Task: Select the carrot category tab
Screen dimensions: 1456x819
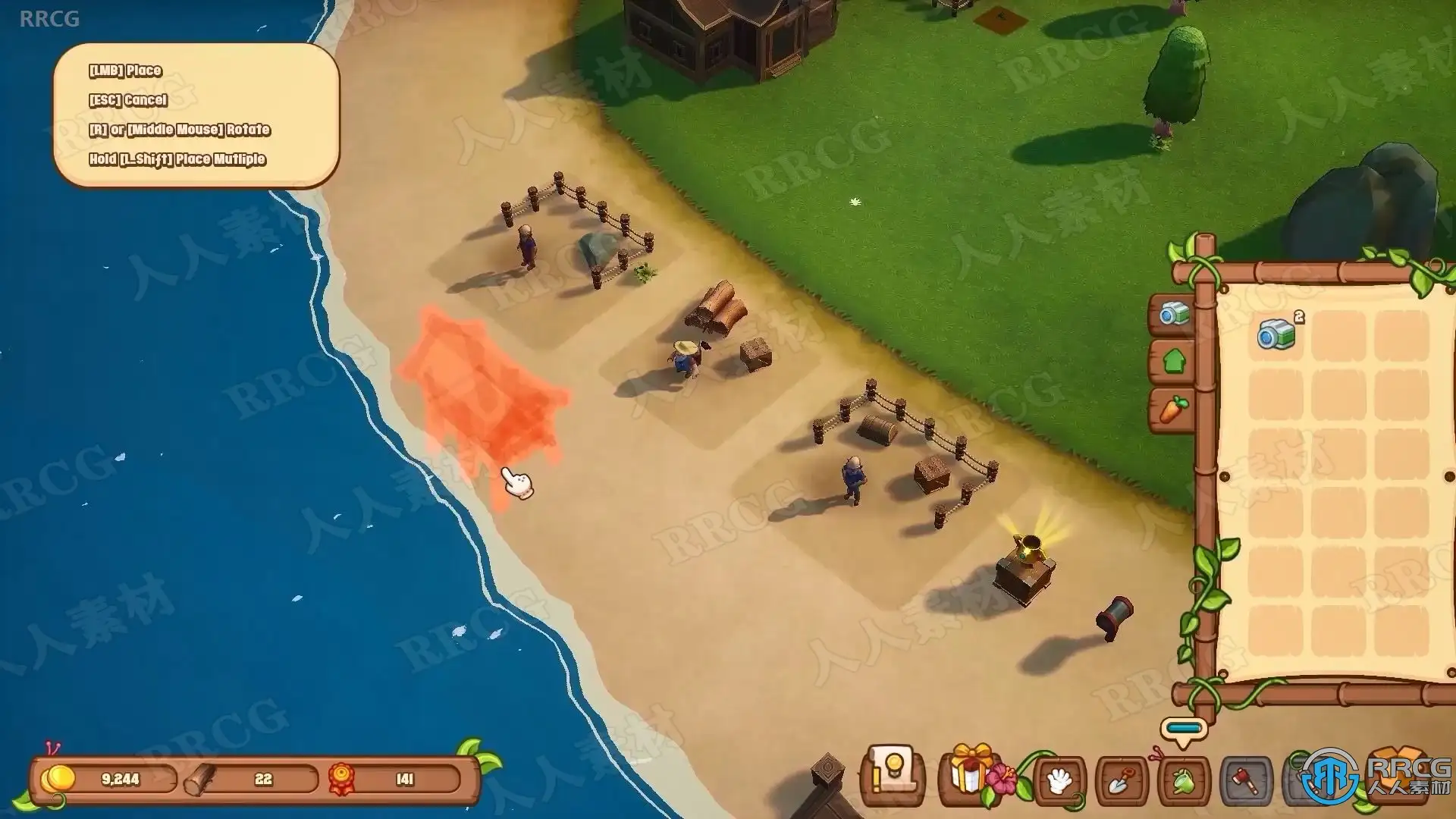Action: 1173,409
